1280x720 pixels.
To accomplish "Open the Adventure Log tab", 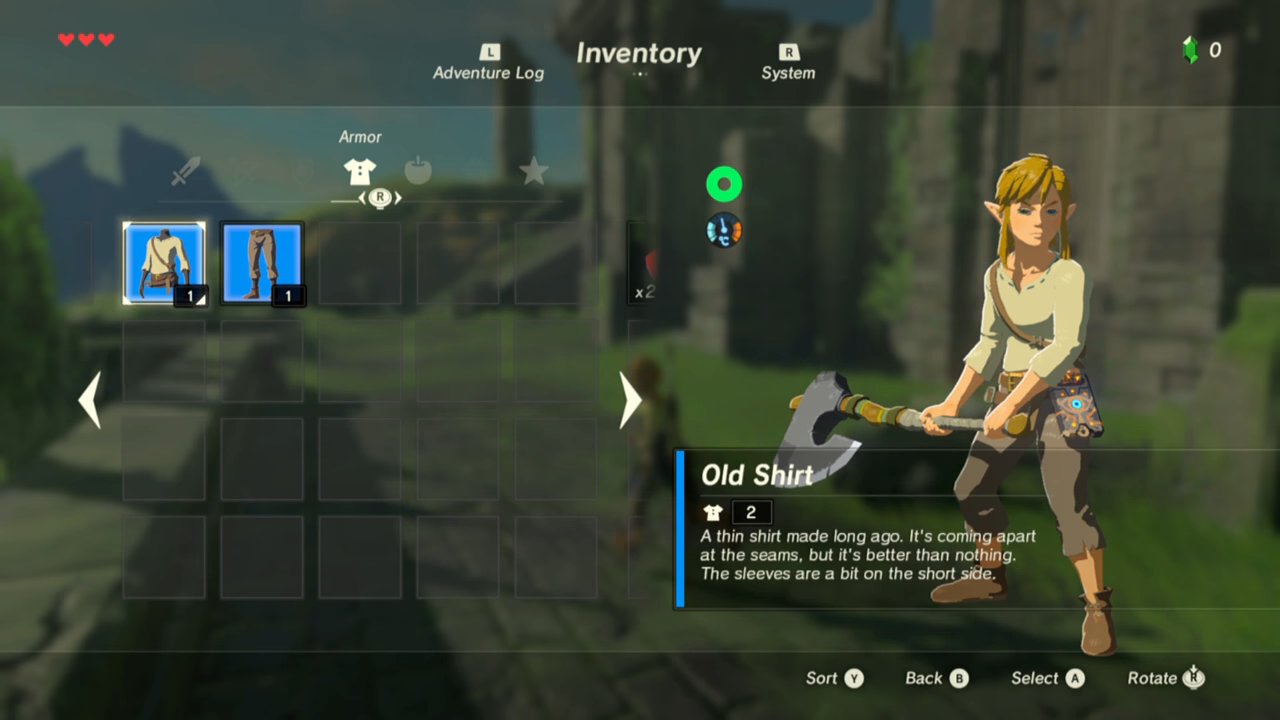I will [488, 63].
